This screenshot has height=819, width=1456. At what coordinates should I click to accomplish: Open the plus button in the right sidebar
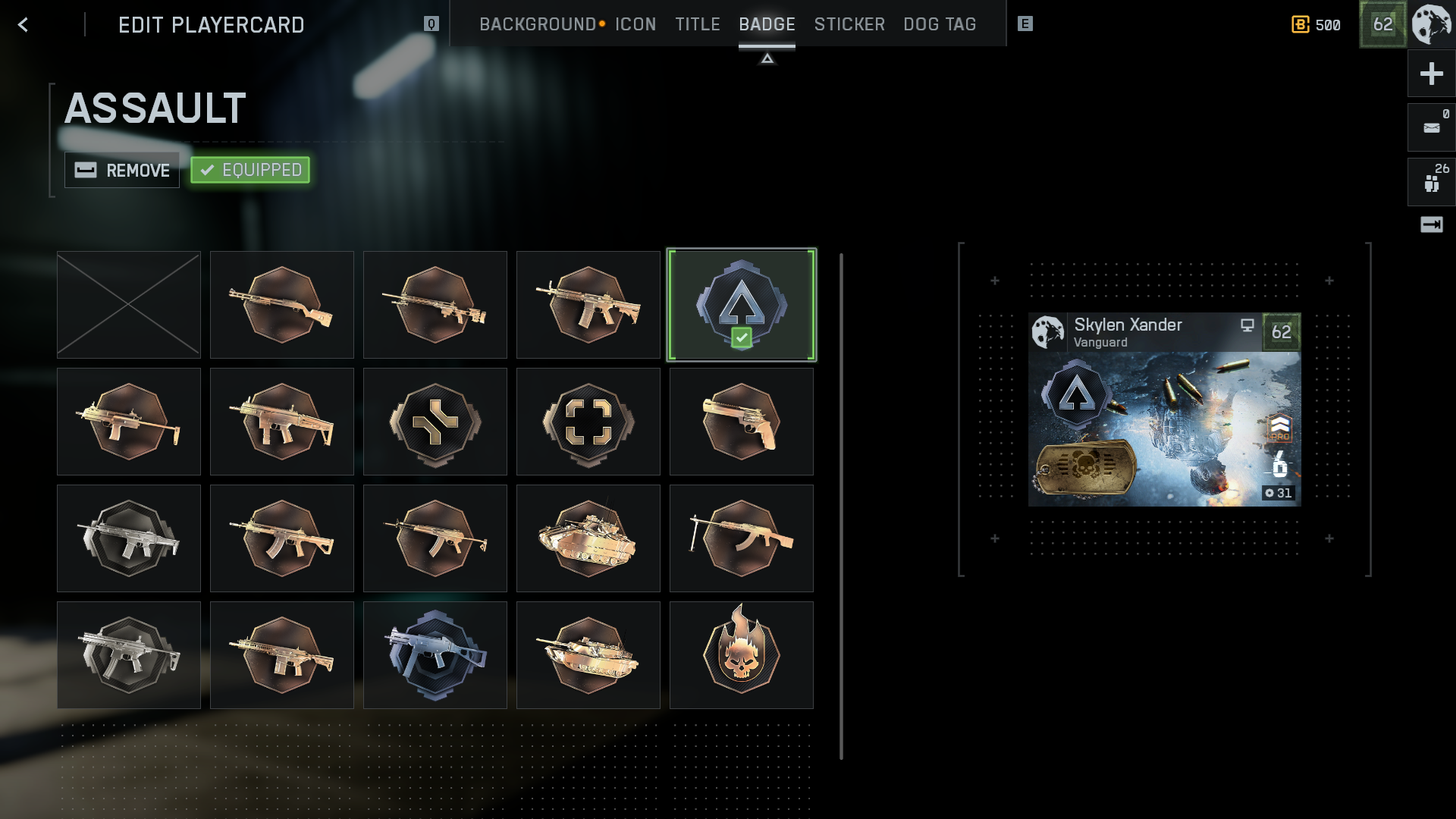point(1431,74)
